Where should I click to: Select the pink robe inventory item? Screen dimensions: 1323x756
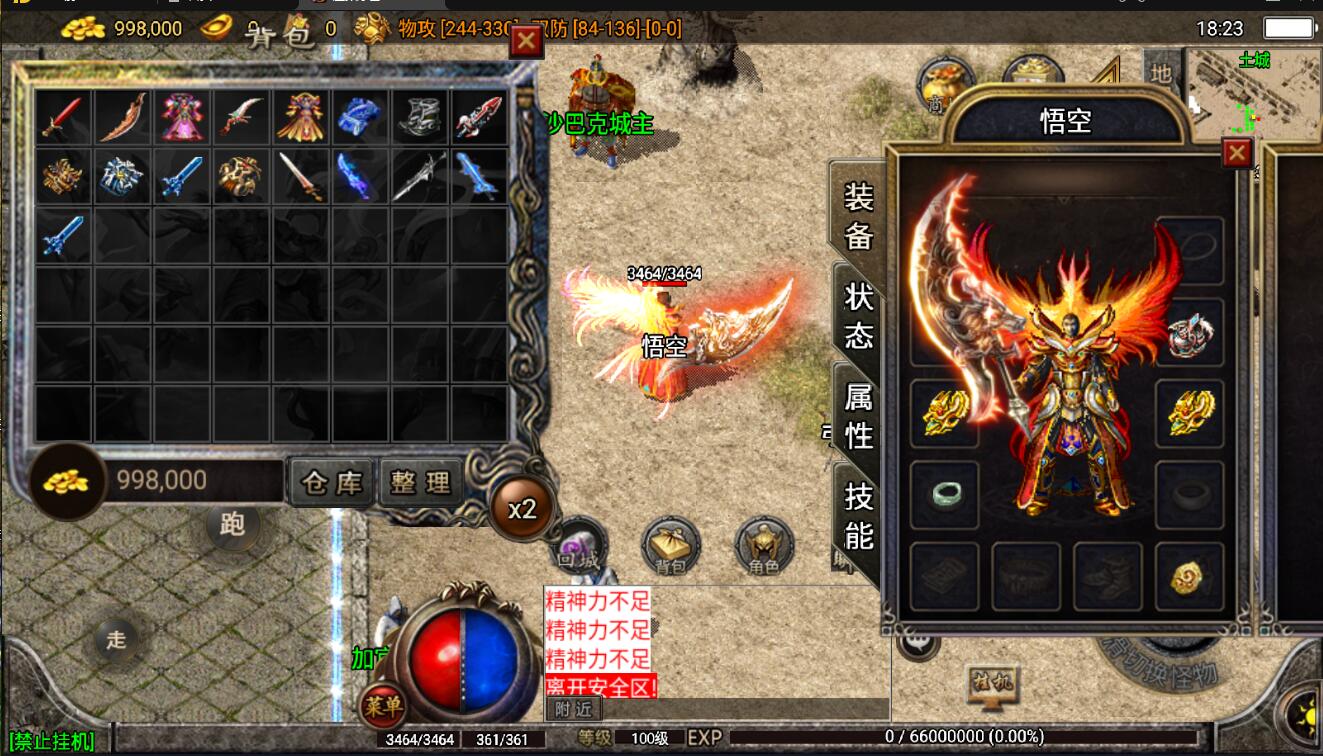pos(182,117)
